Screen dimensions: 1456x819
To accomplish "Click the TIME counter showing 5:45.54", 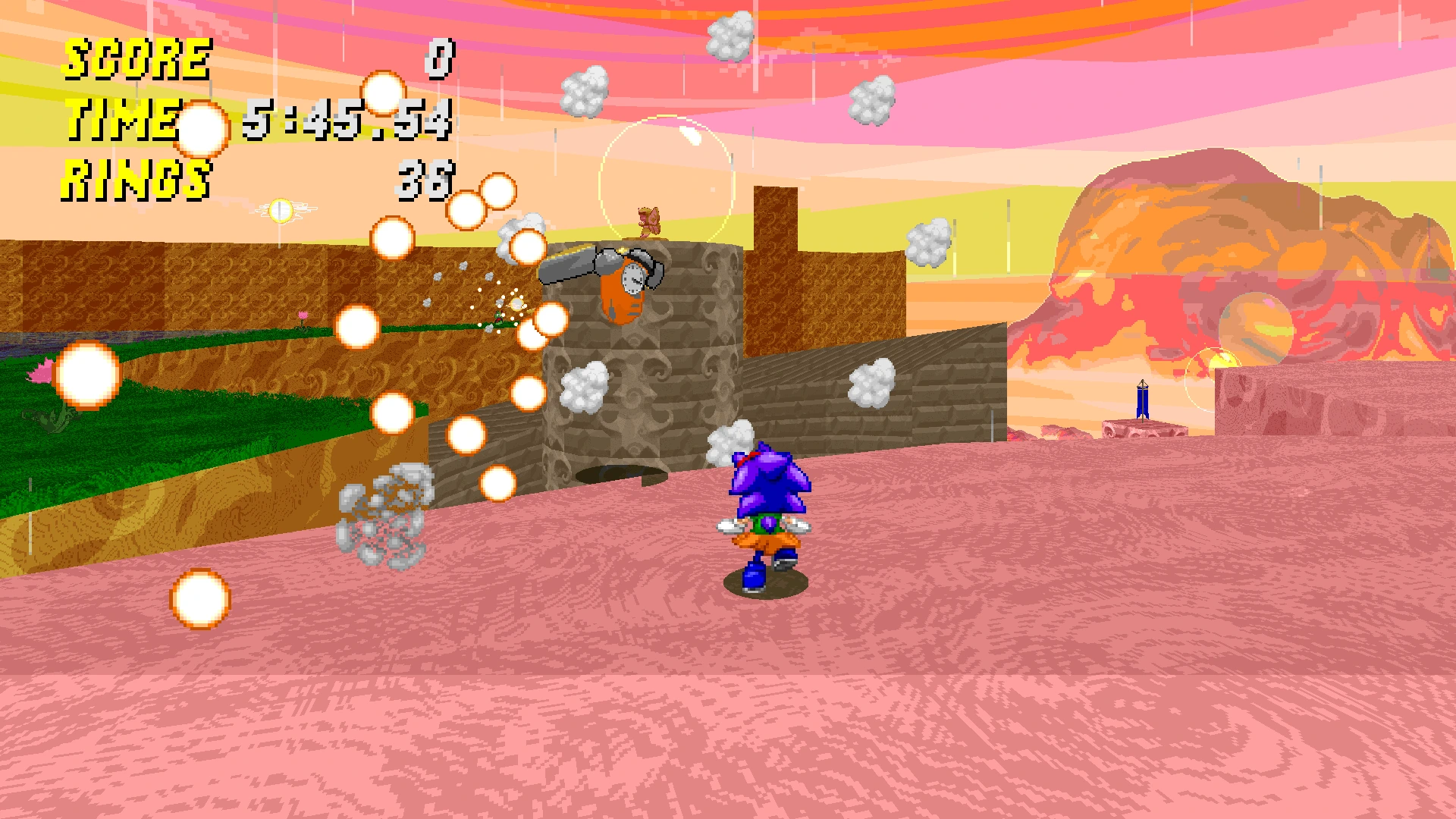I will [x=349, y=124].
